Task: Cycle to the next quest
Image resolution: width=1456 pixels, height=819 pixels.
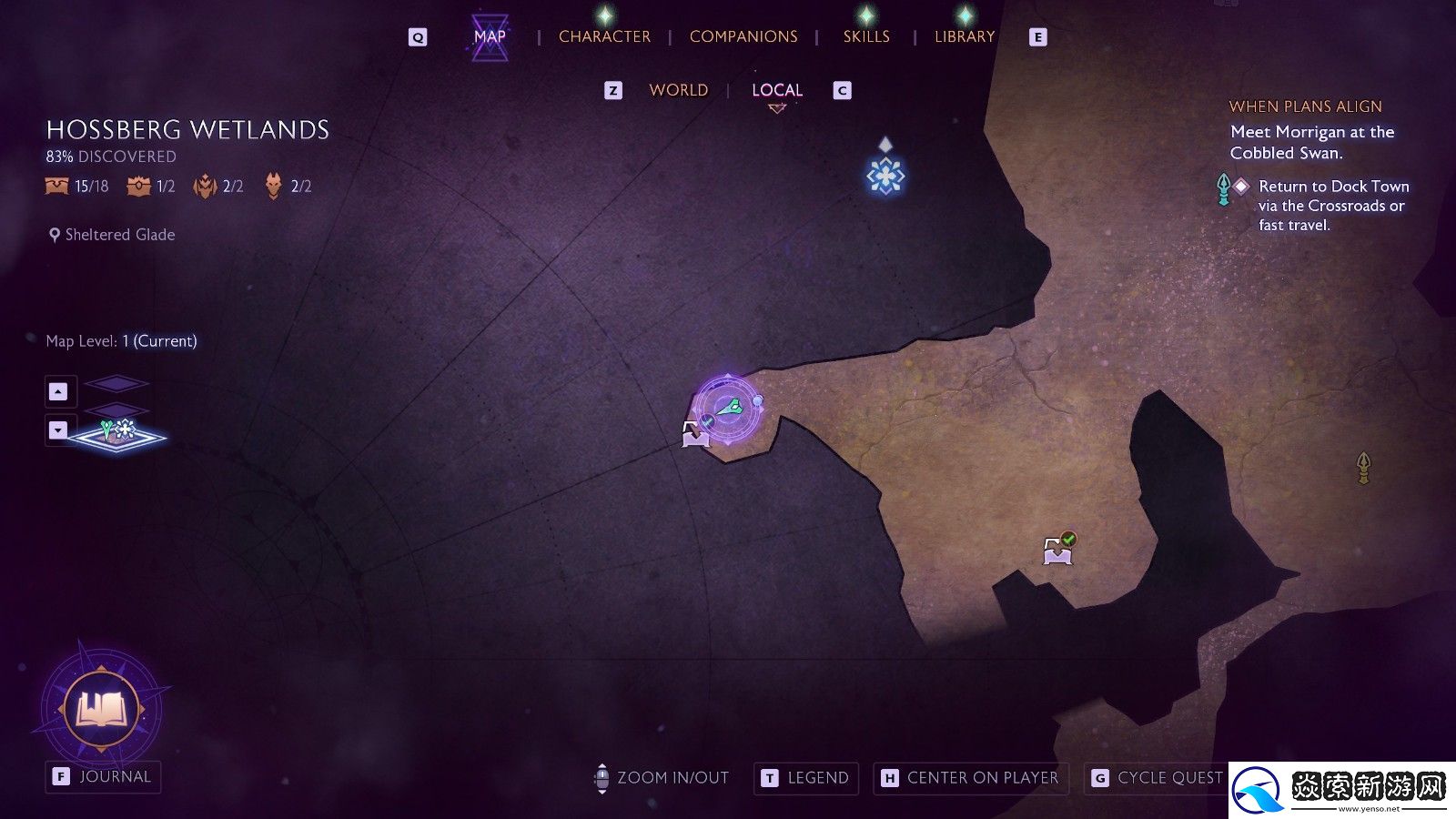Action: (x=1158, y=778)
